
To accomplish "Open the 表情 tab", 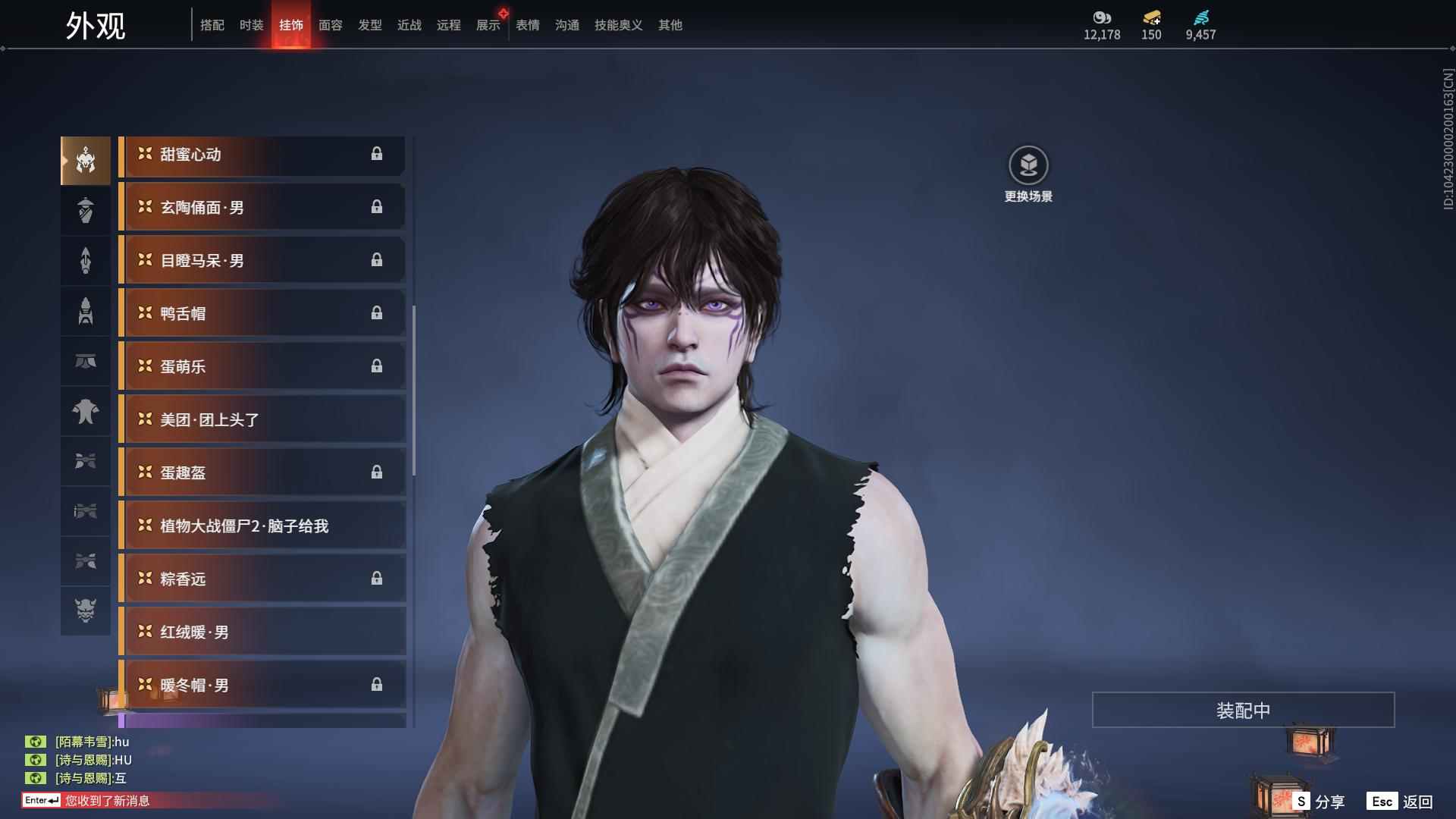I will [528, 25].
